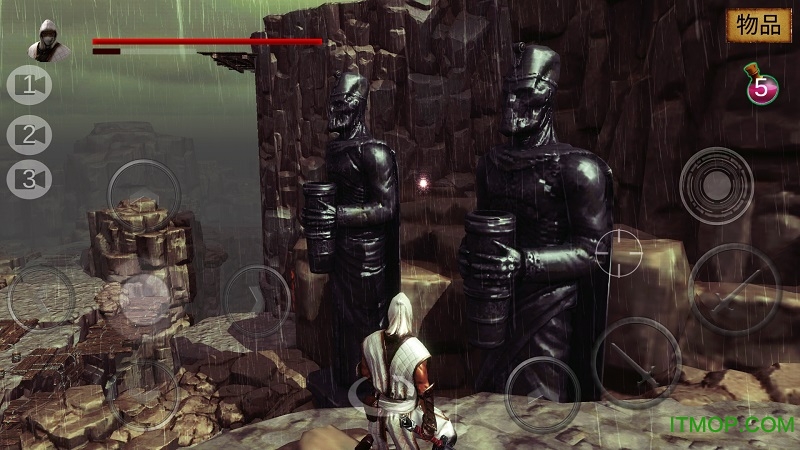Tap the small triangle arrow action button
This screenshot has height=450, width=800.
[542, 391]
